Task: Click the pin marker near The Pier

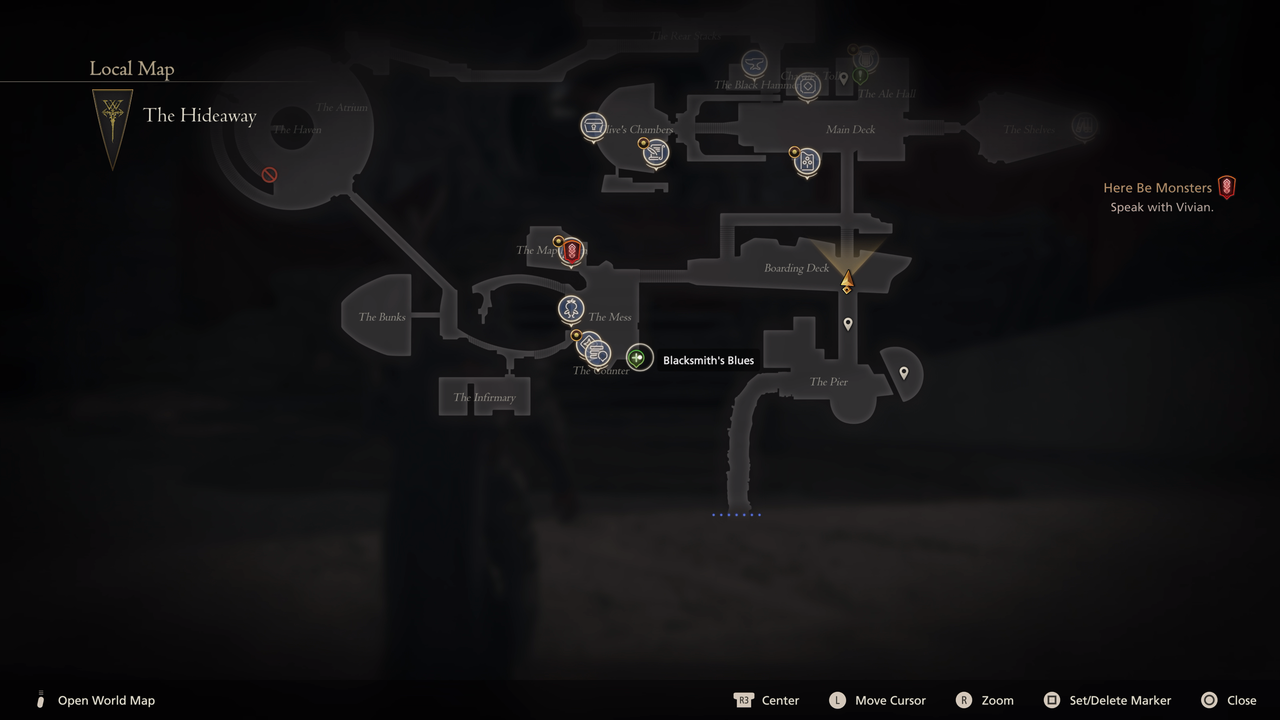Action: tap(903, 372)
